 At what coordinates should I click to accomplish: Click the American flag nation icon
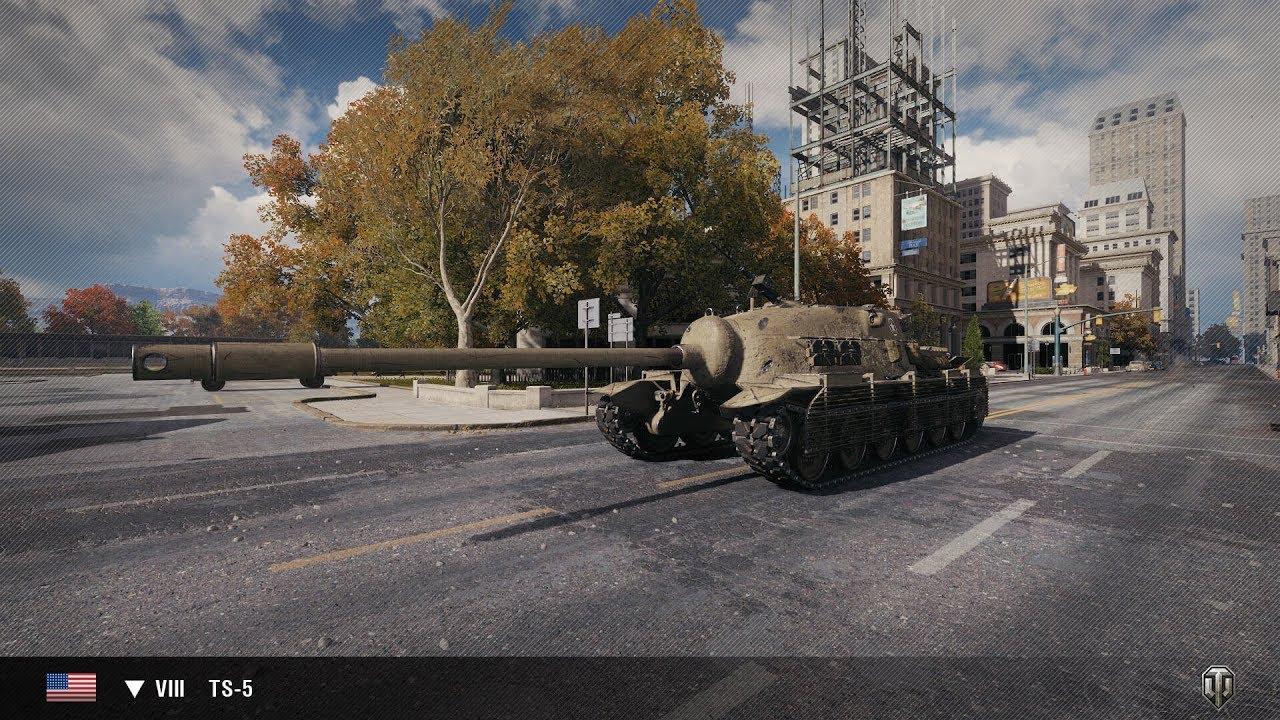71,687
